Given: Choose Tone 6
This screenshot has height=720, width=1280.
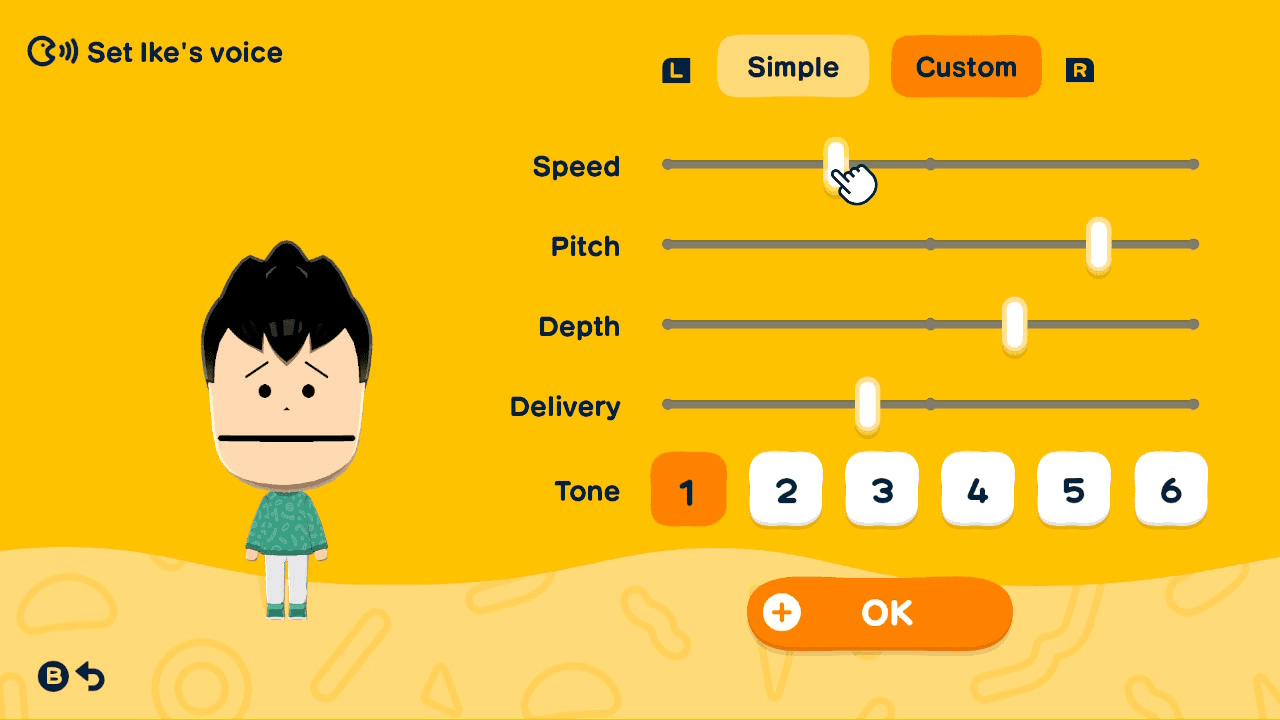Looking at the screenshot, I should [x=1170, y=489].
